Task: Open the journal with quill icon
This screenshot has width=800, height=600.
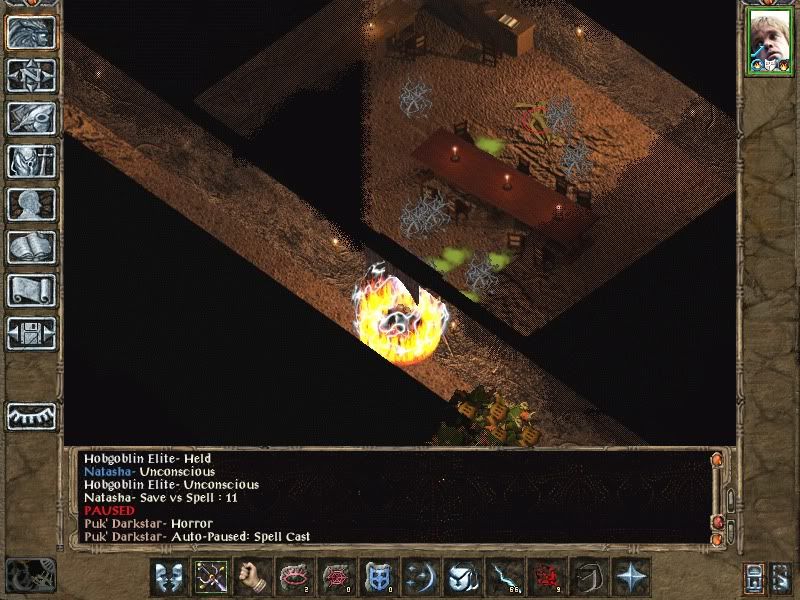Action: point(31,117)
